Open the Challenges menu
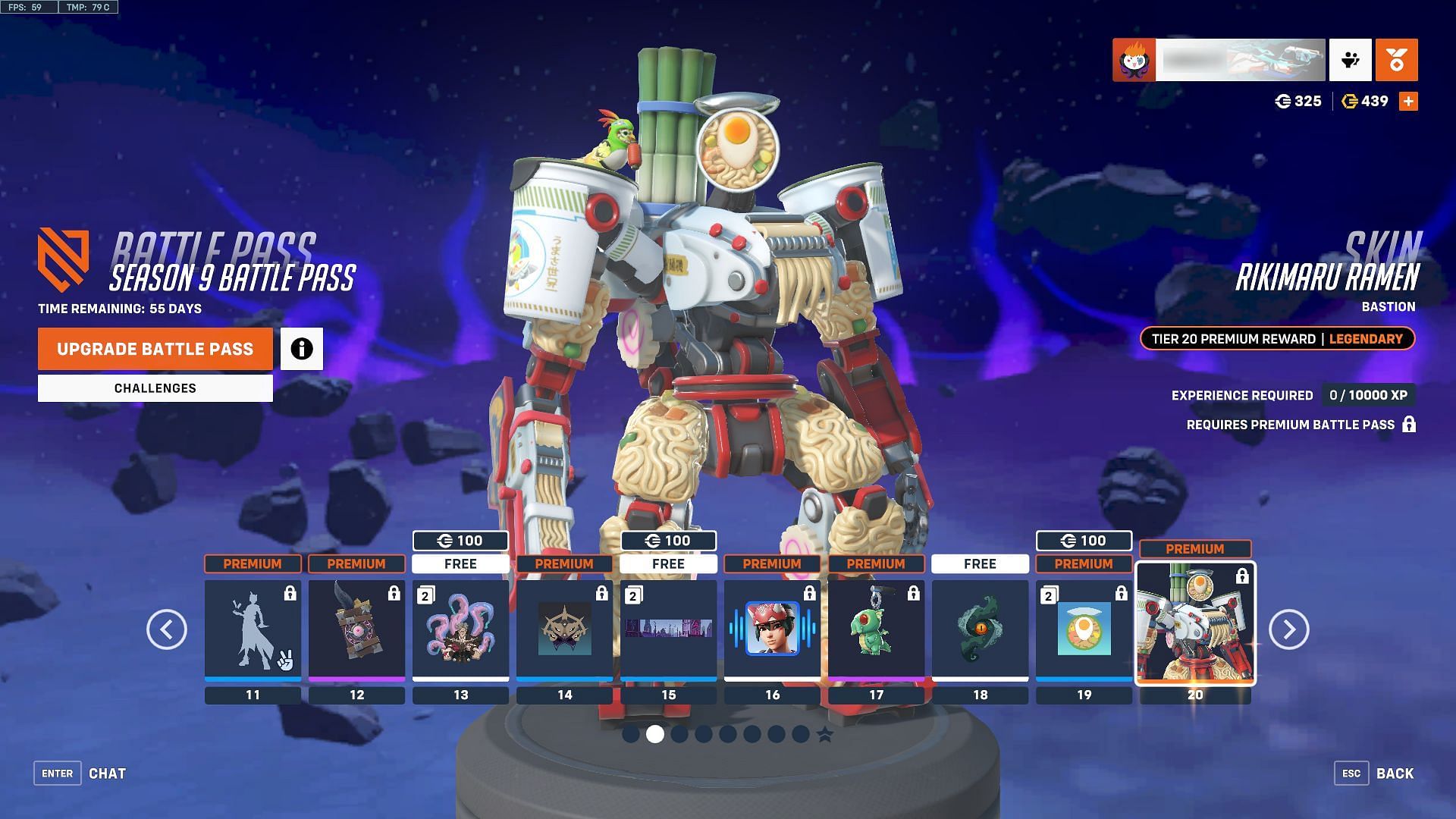This screenshot has width=1456, height=819. [x=155, y=388]
